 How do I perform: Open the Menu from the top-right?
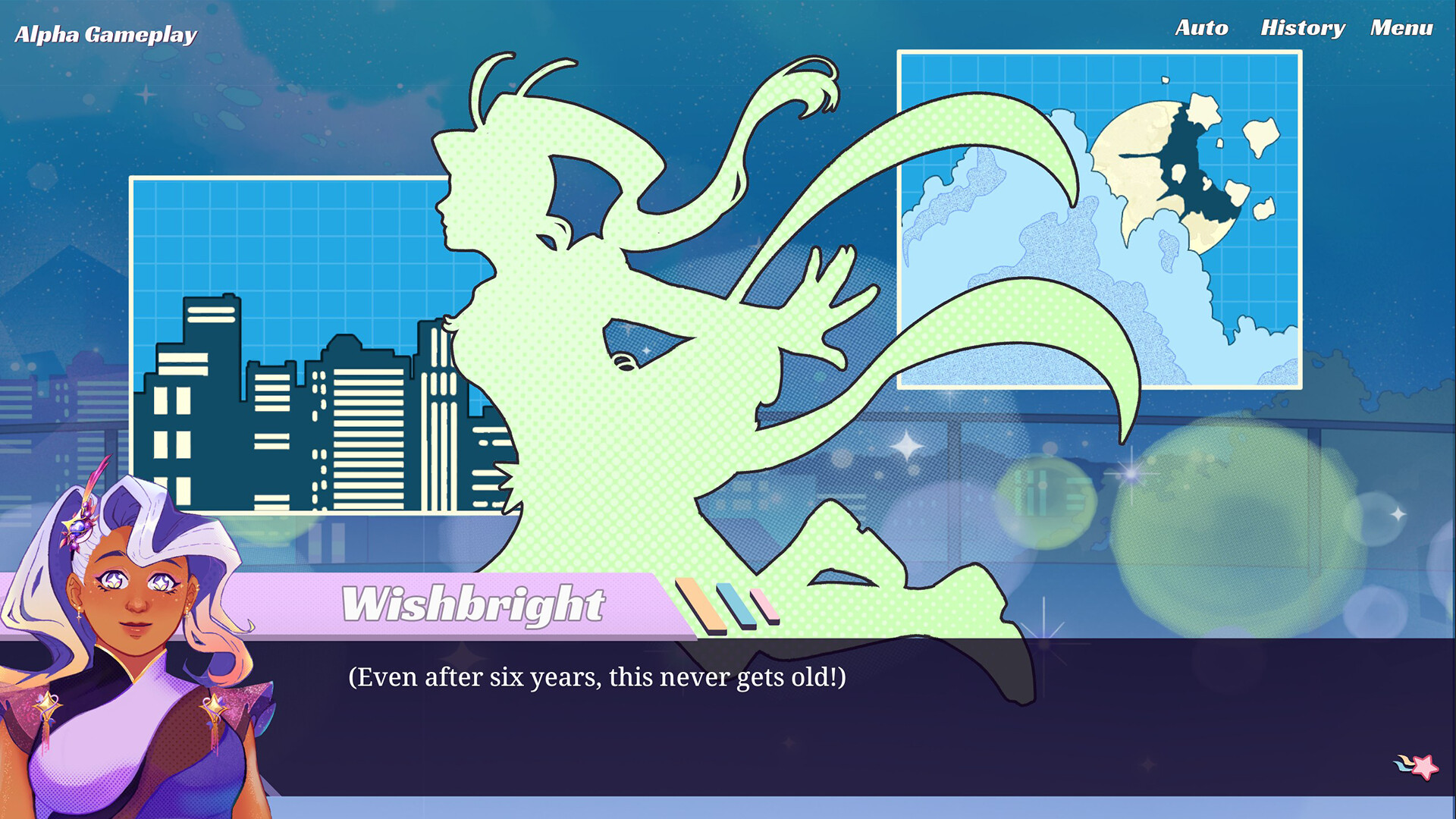pyautogui.click(x=1402, y=28)
